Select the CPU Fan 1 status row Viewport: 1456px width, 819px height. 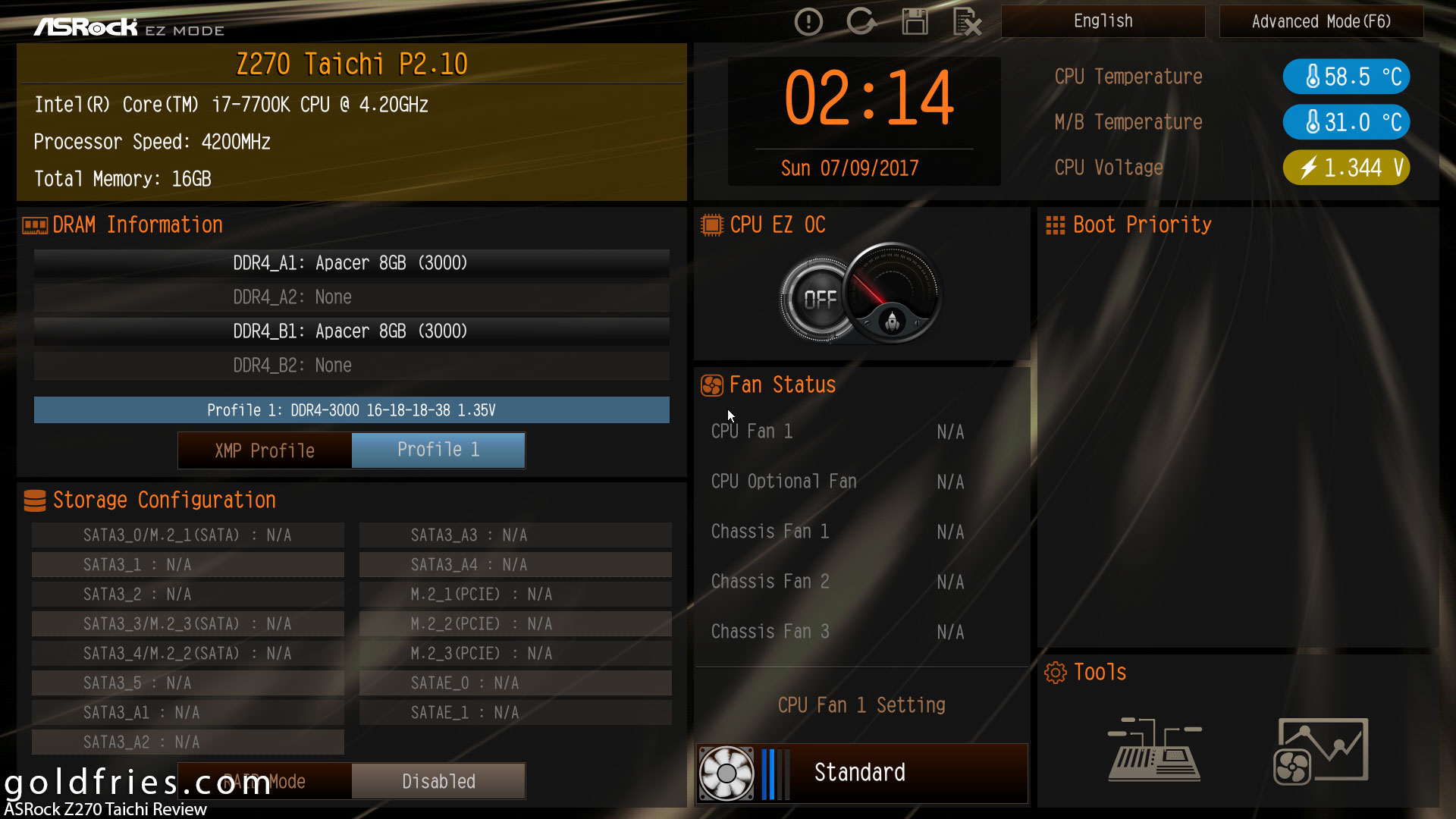click(x=837, y=431)
